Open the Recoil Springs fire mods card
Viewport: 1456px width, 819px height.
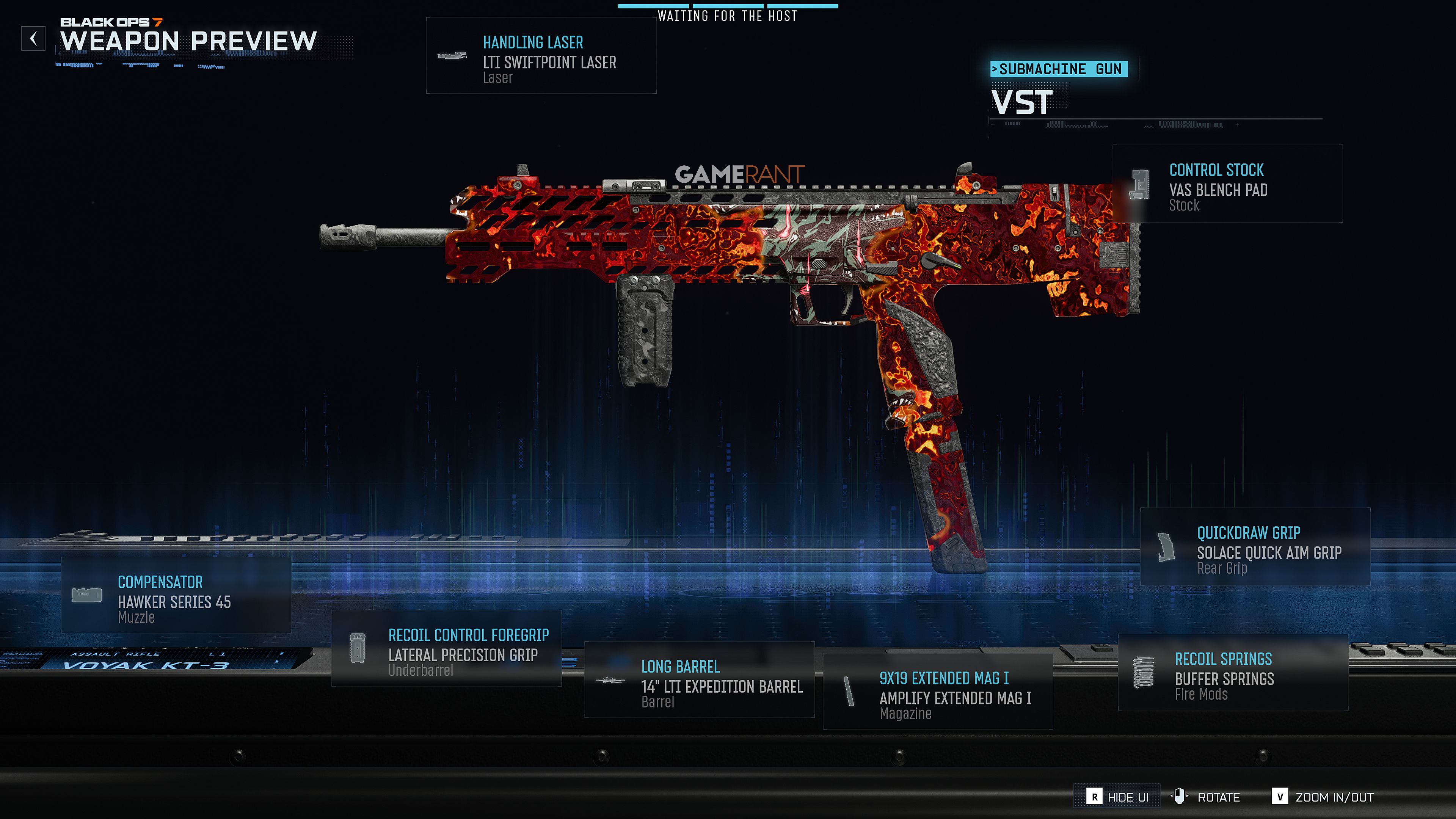tap(1233, 673)
